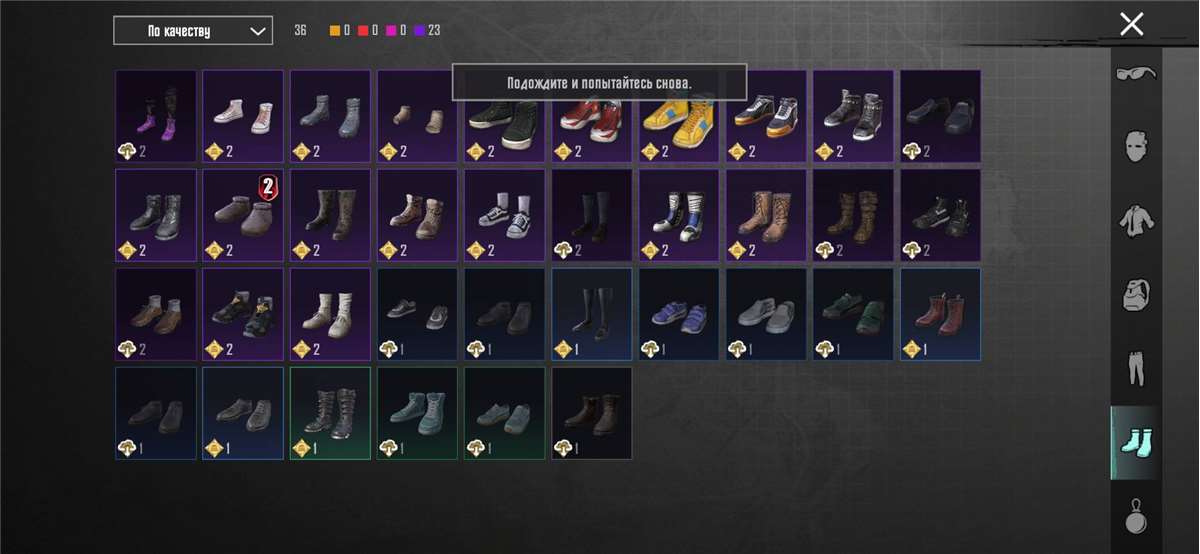Screen dimensions: 1200x554
Task: Show the pants category
Action: point(1136,367)
